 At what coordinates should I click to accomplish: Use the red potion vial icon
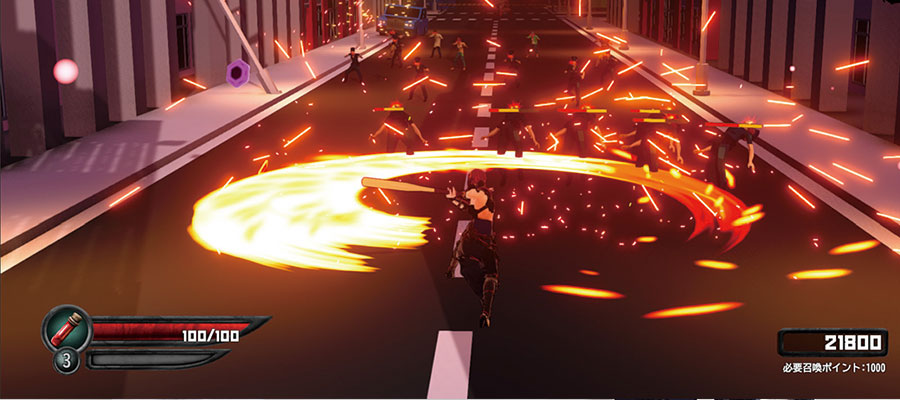[67, 328]
